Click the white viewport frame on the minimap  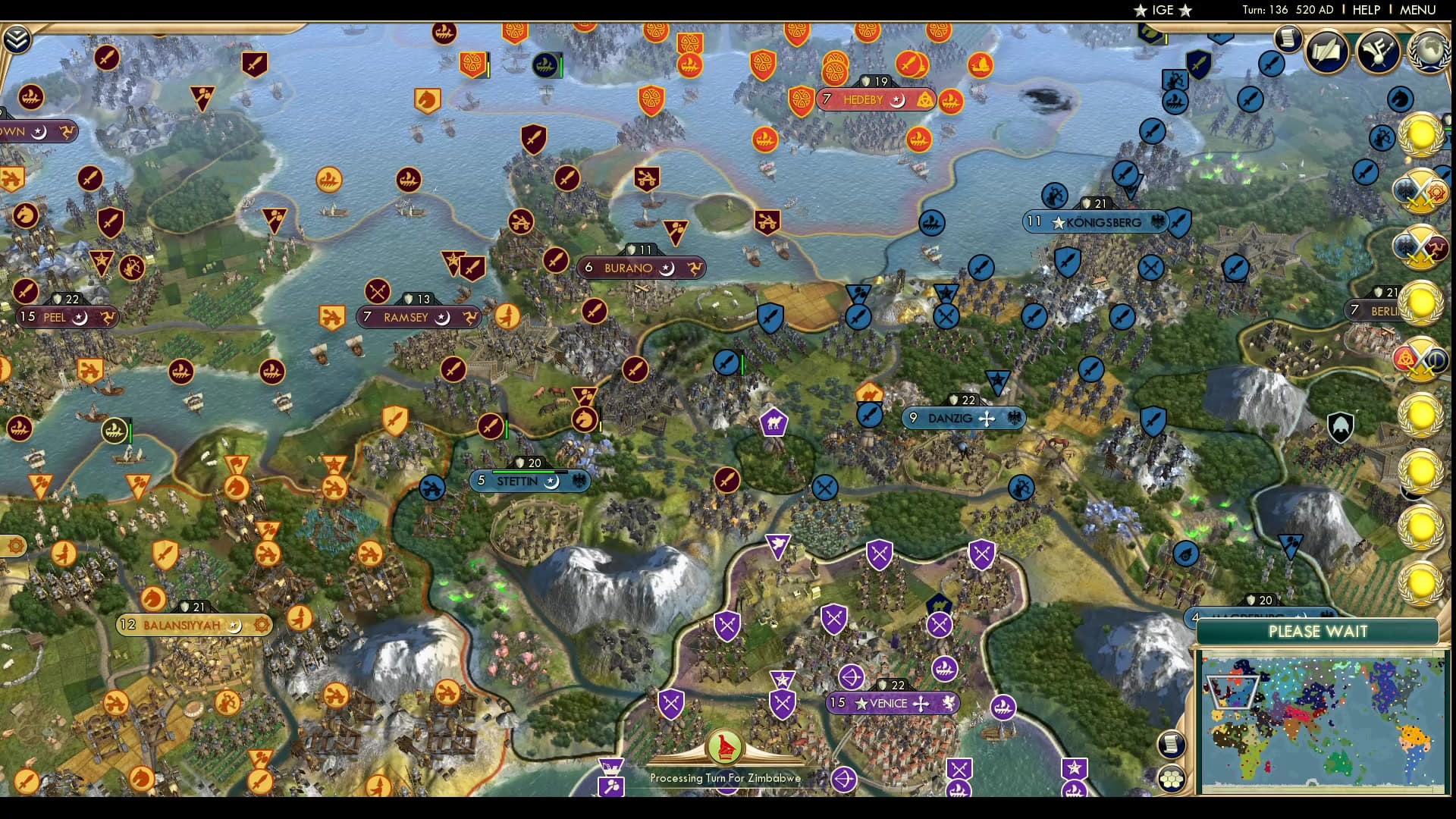point(1235,692)
